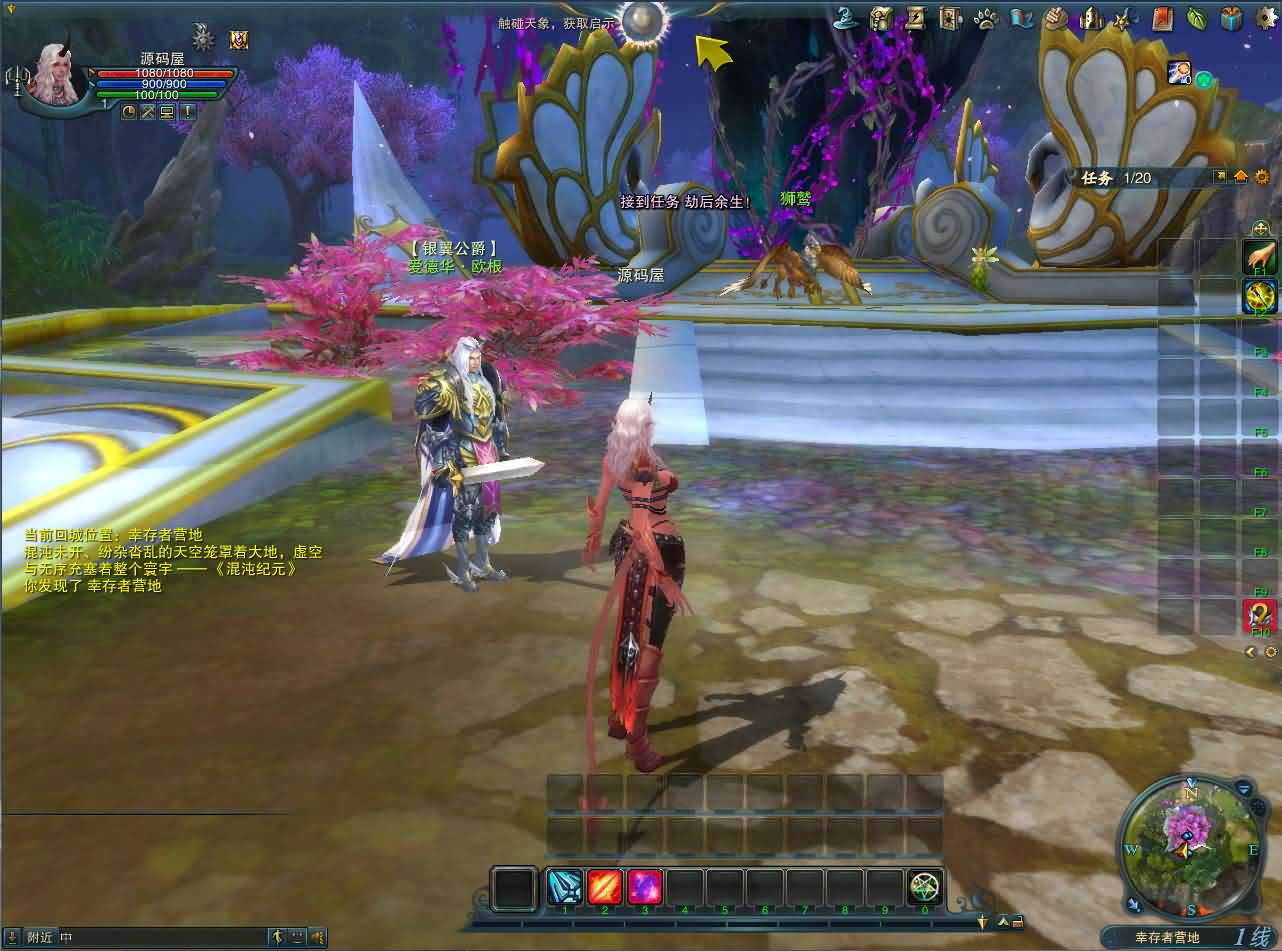Use the red slash skill in slot 2
Image resolution: width=1282 pixels, height=951 pixels.
605,887
